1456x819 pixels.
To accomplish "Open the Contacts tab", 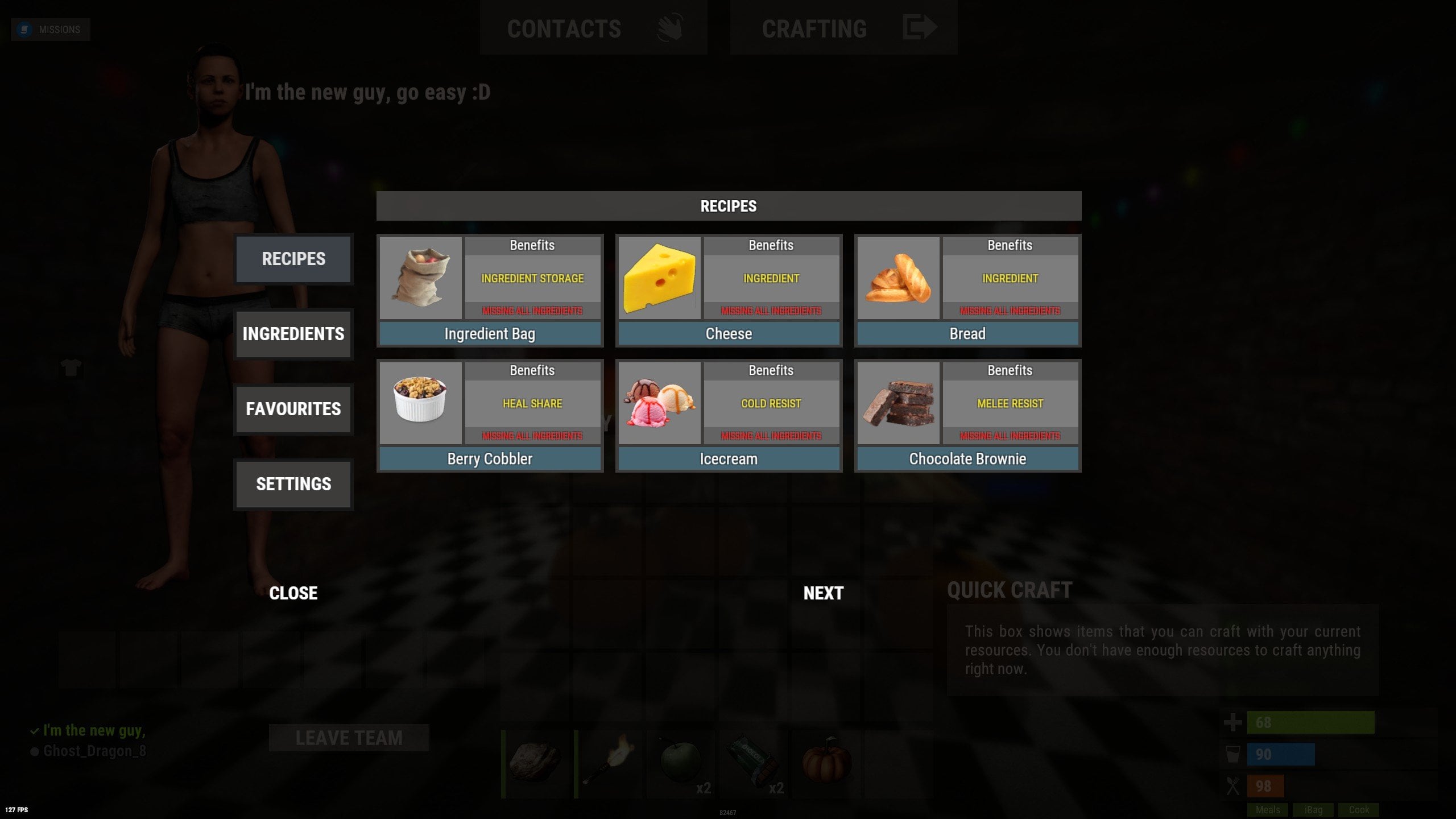I will click(x=593, y=28).
